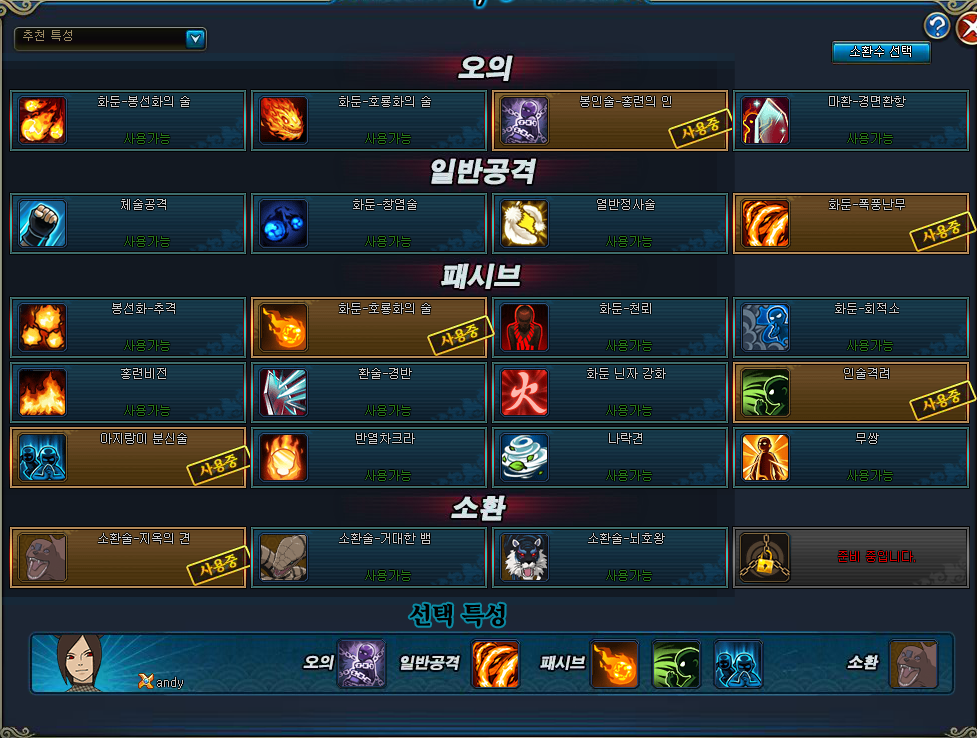Image resolution: width=977 pixels, height=738 pixels.
Task: Choose the 마환-경면환향 skill
Action: (x=851, y=121)
